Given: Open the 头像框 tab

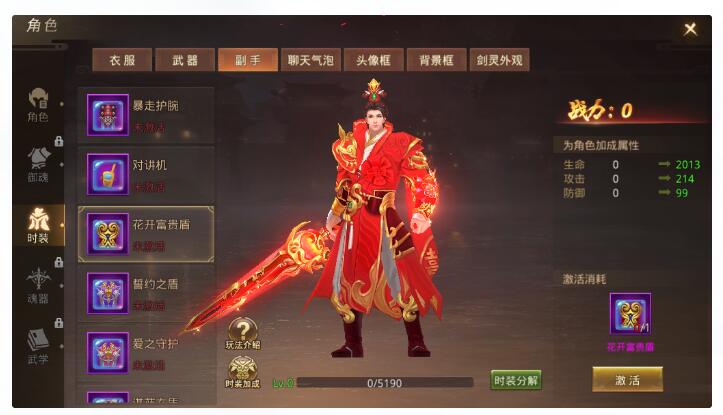Looking at the screenshot, I should tap(372, 60).
